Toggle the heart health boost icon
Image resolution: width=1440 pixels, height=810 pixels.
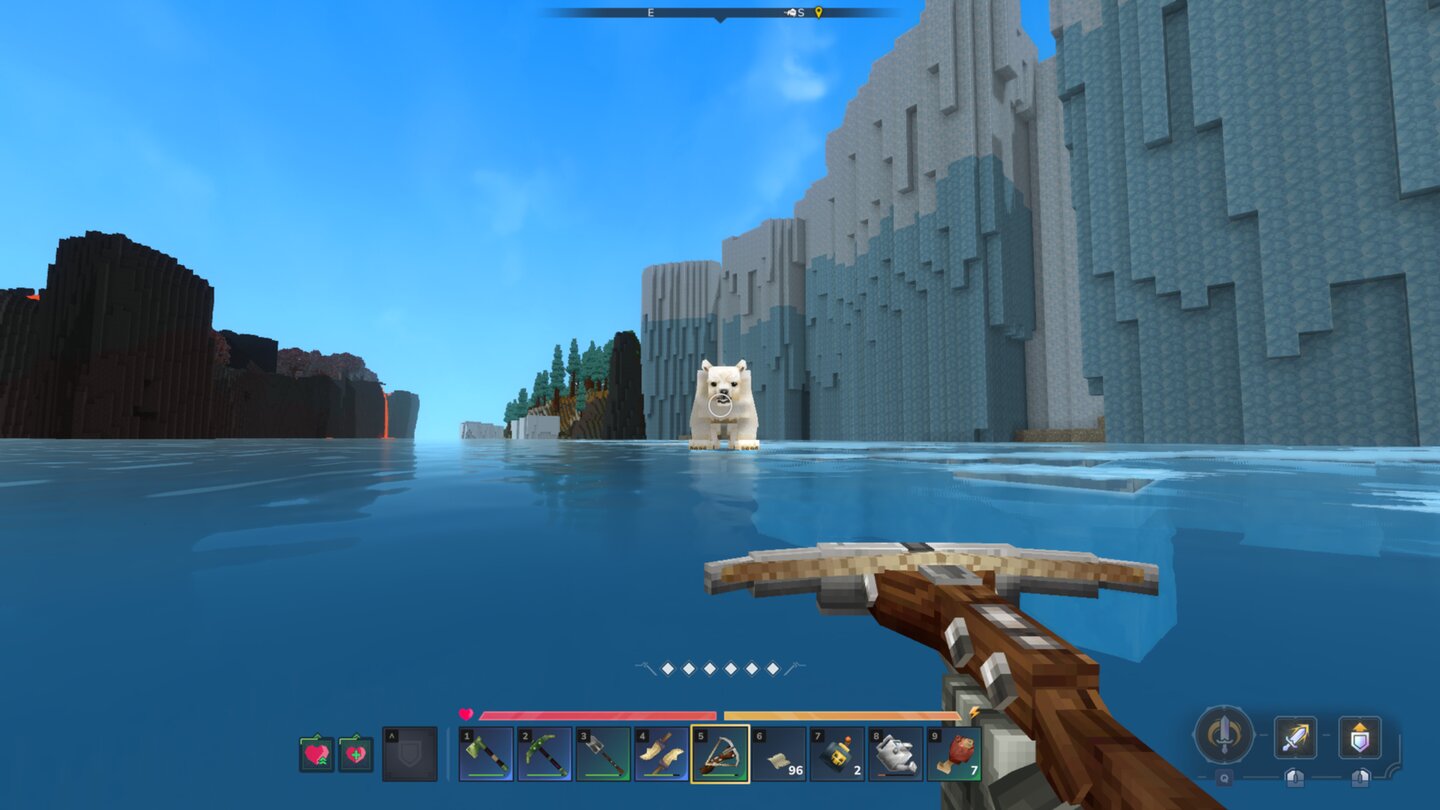point(317,752)
